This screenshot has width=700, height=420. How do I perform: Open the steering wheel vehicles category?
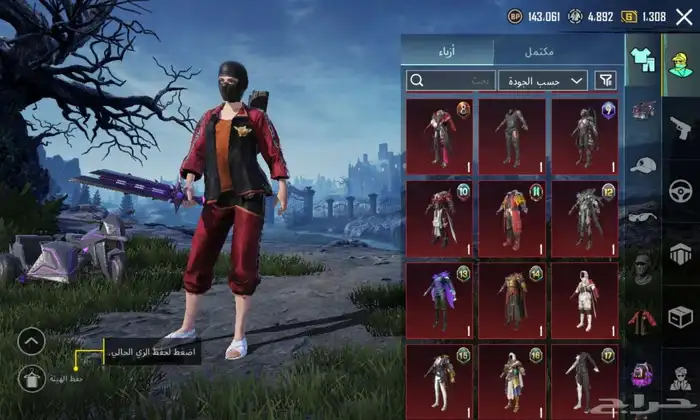pos(680,190)
